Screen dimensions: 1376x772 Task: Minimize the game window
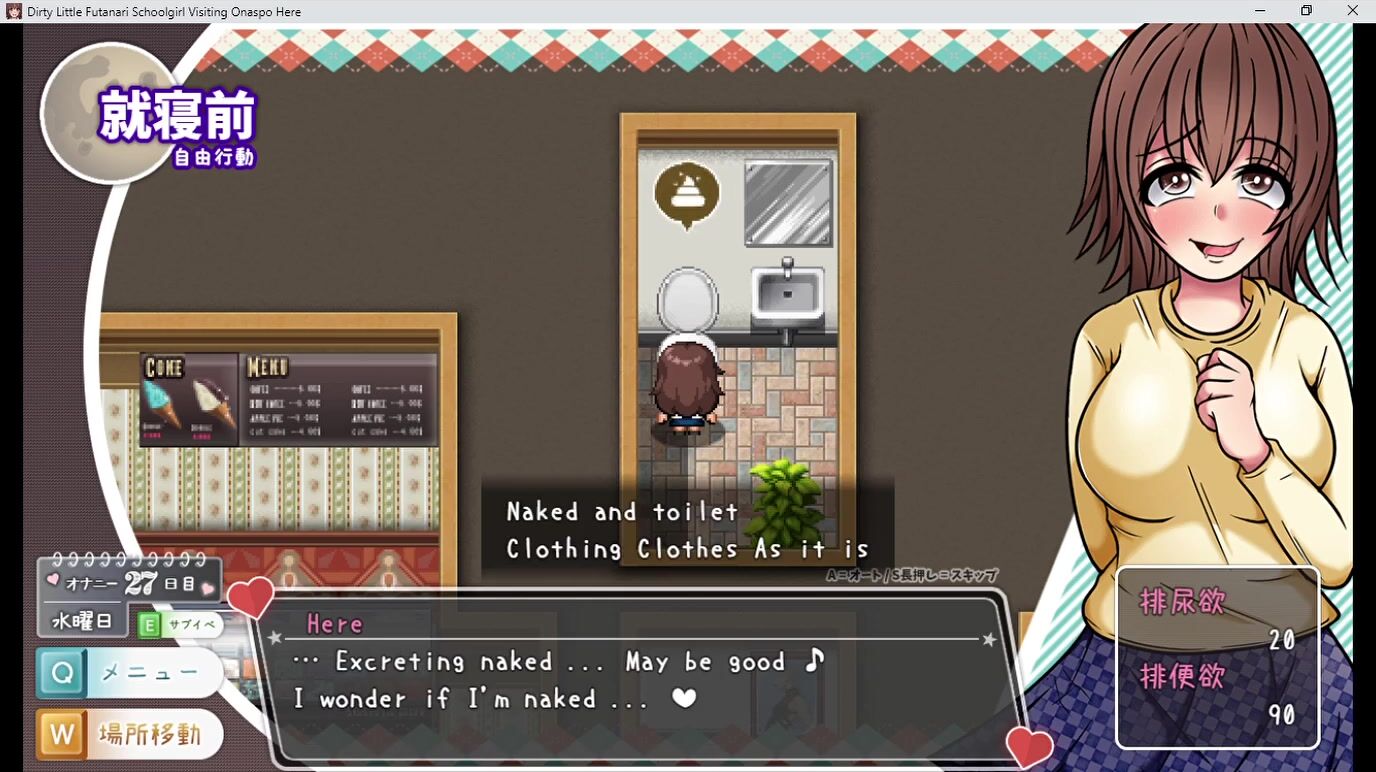[1260, 11]
